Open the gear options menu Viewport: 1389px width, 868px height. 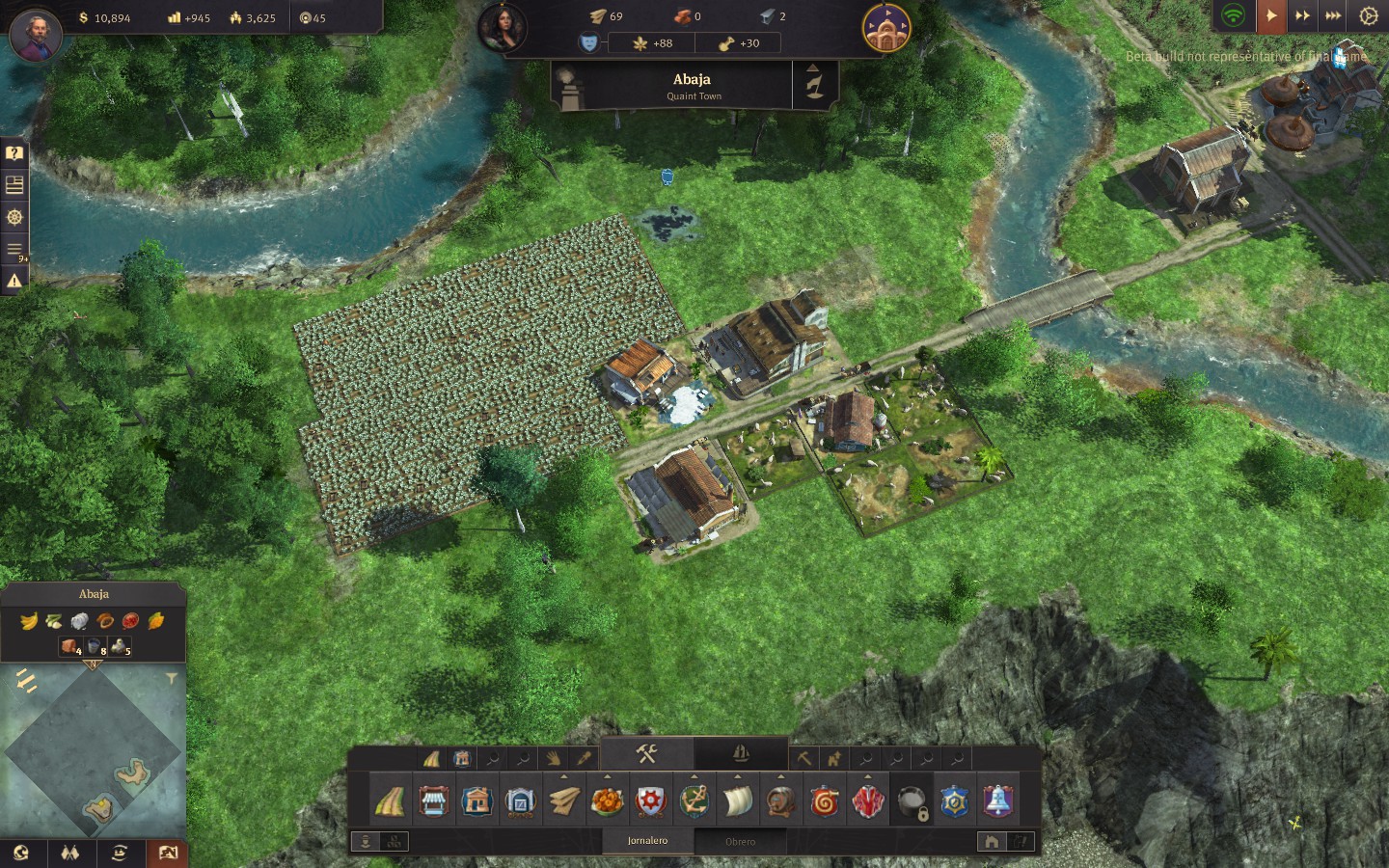(1368, 15)
